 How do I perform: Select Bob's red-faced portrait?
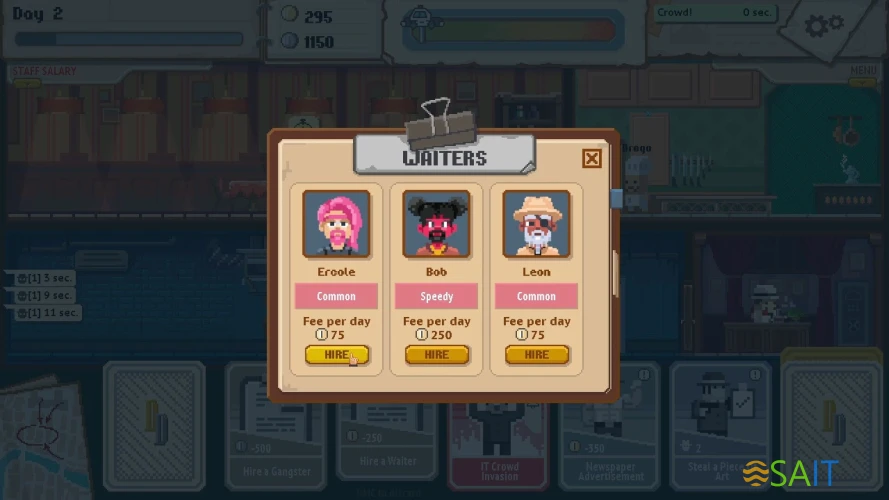click(x=436, y=224)
